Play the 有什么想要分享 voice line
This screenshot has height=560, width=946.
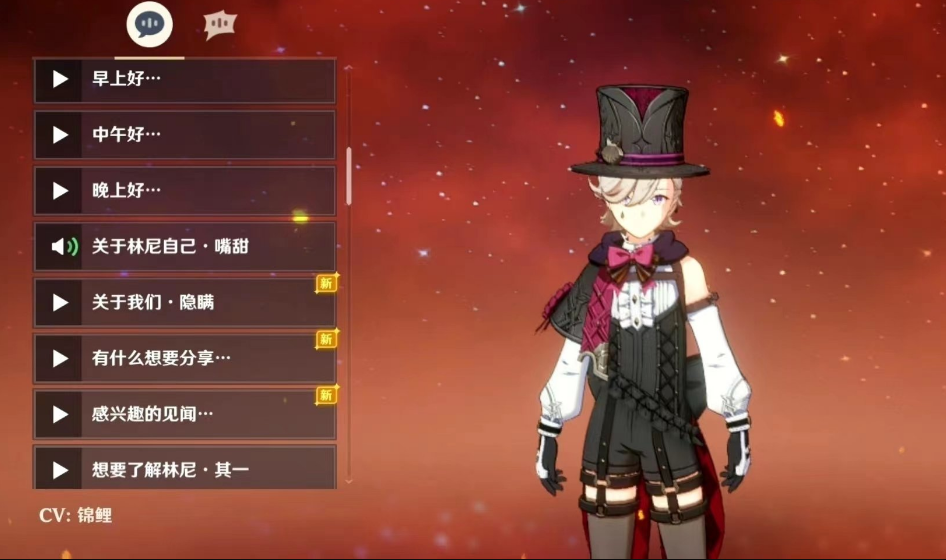pyautogui.click(x=185, y=358)
